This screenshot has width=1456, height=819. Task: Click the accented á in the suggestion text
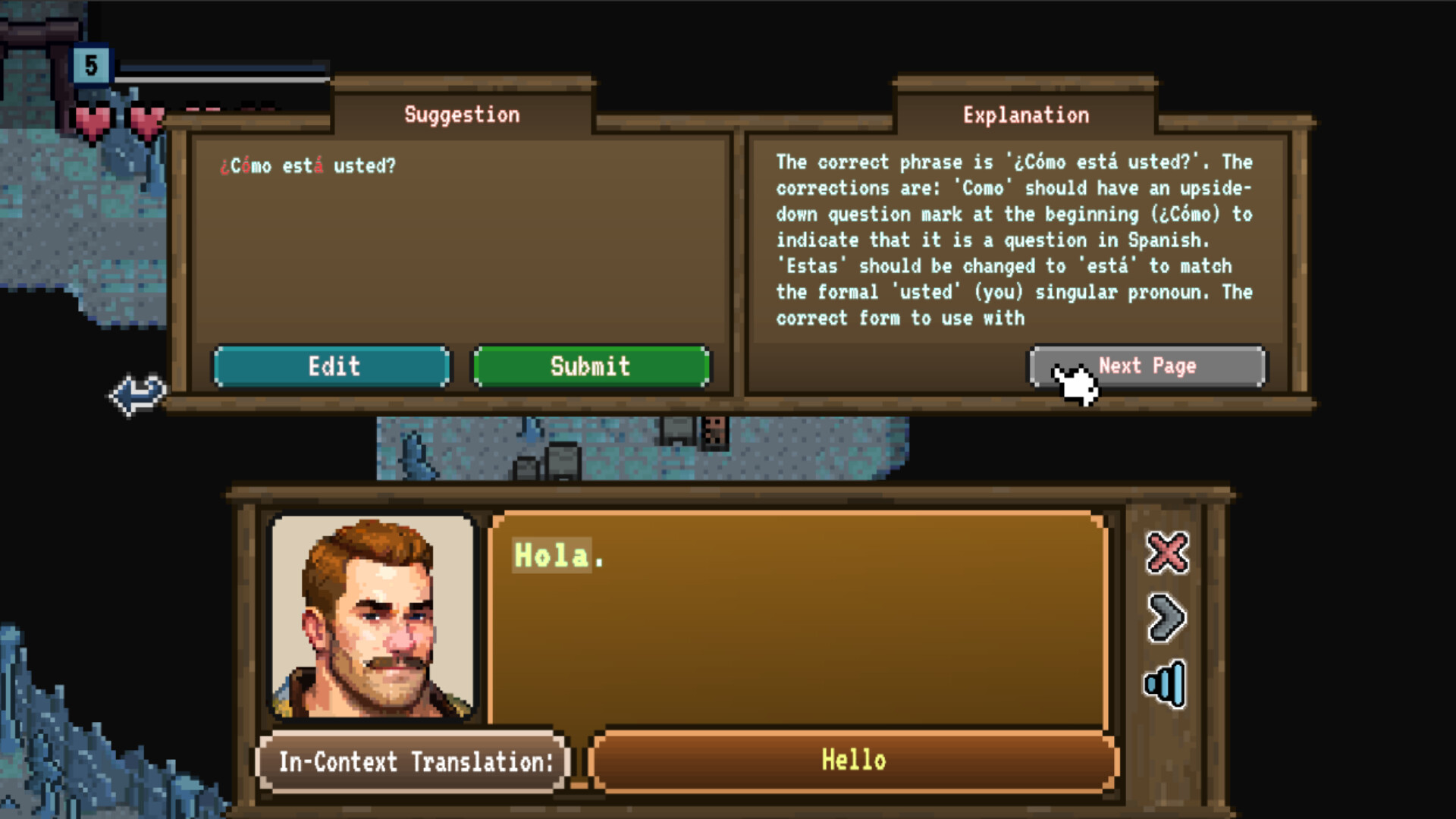click(x=318, y=165)
